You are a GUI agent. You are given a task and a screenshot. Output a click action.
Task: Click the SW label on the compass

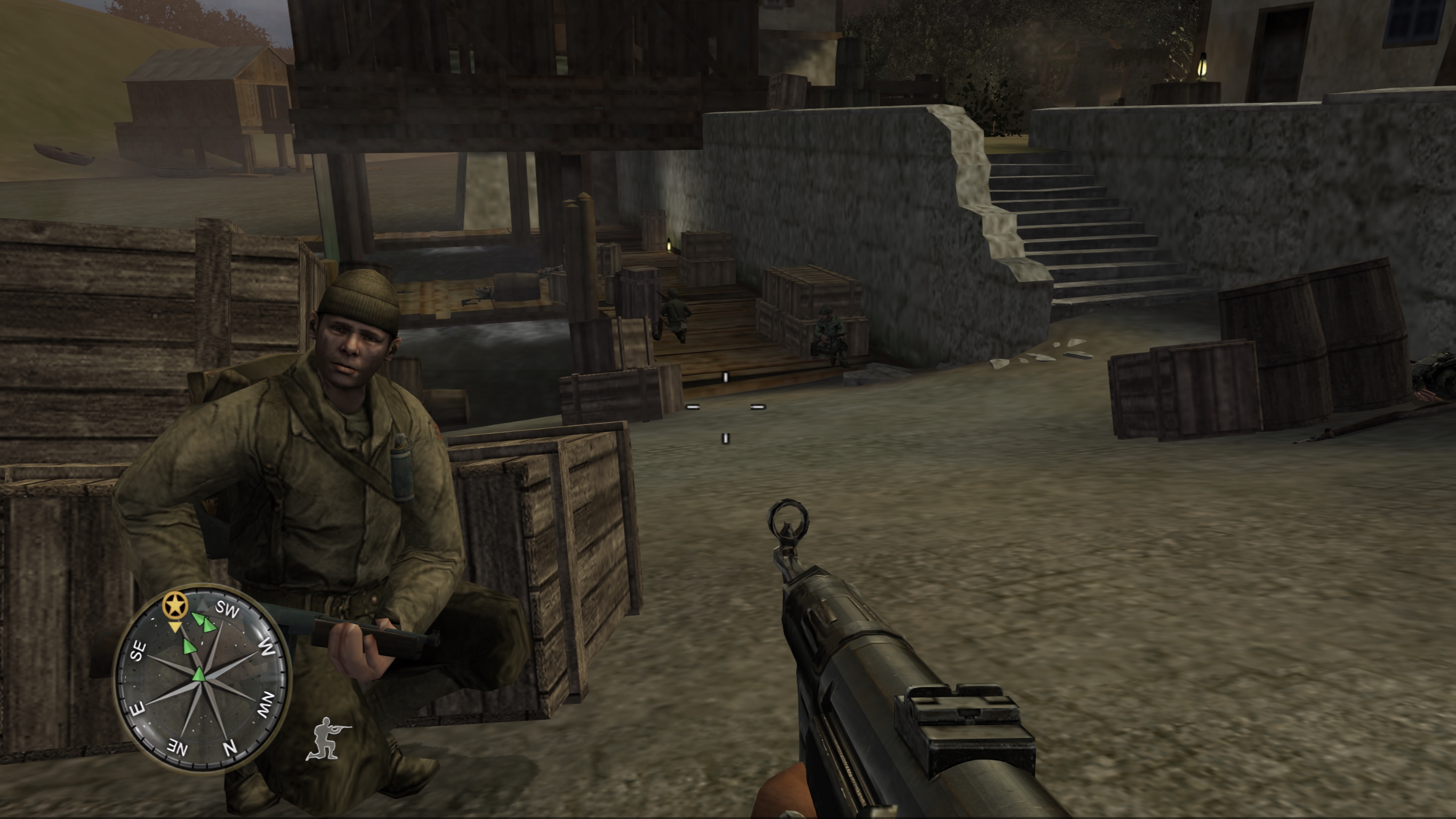(228, 609)
